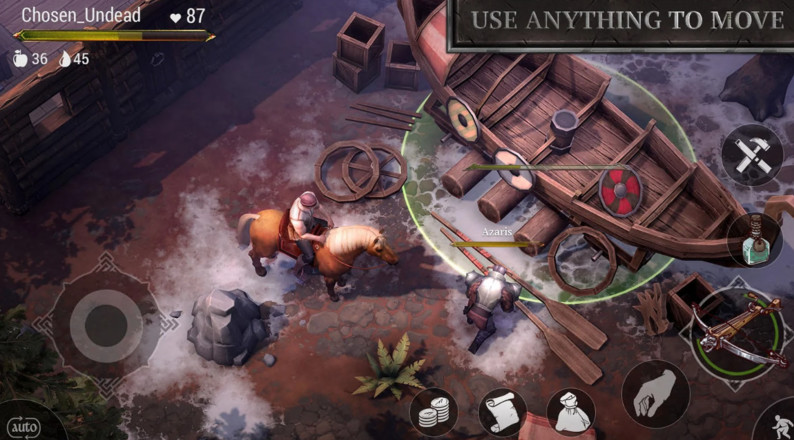Open the quest scroll icon
This screenshot has height=440, width=794.
point(502,412)
